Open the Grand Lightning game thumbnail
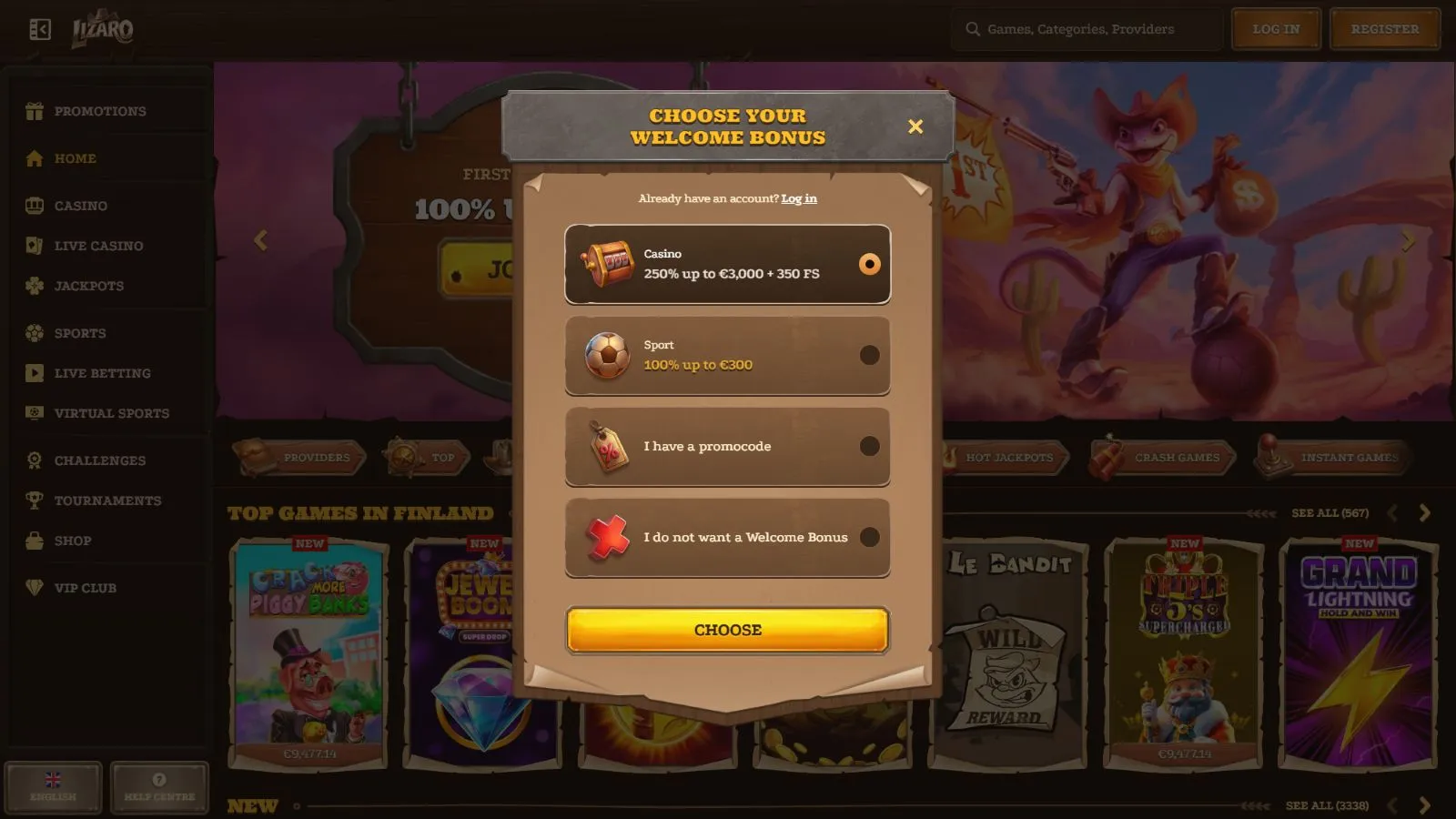 pos(1359,651)
